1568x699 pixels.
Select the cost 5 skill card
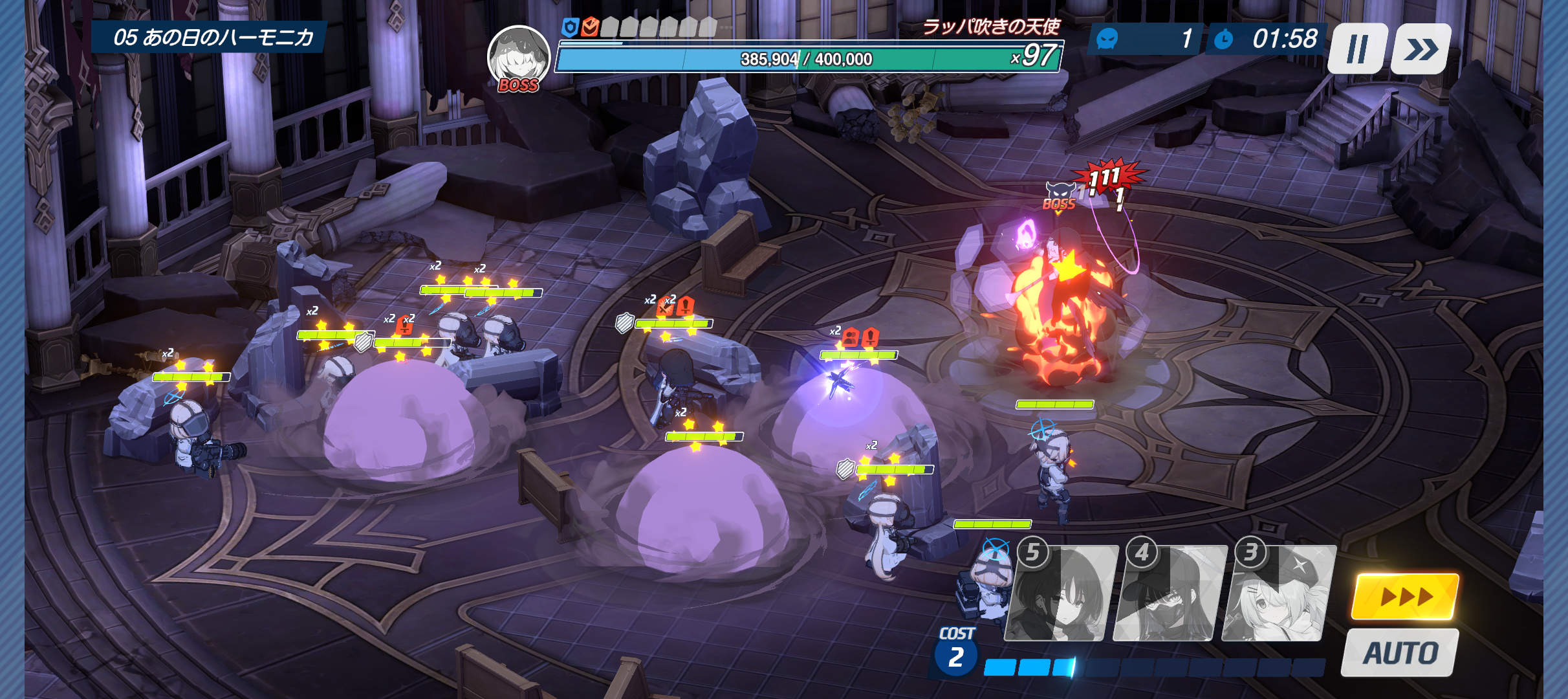(1061, 594)
